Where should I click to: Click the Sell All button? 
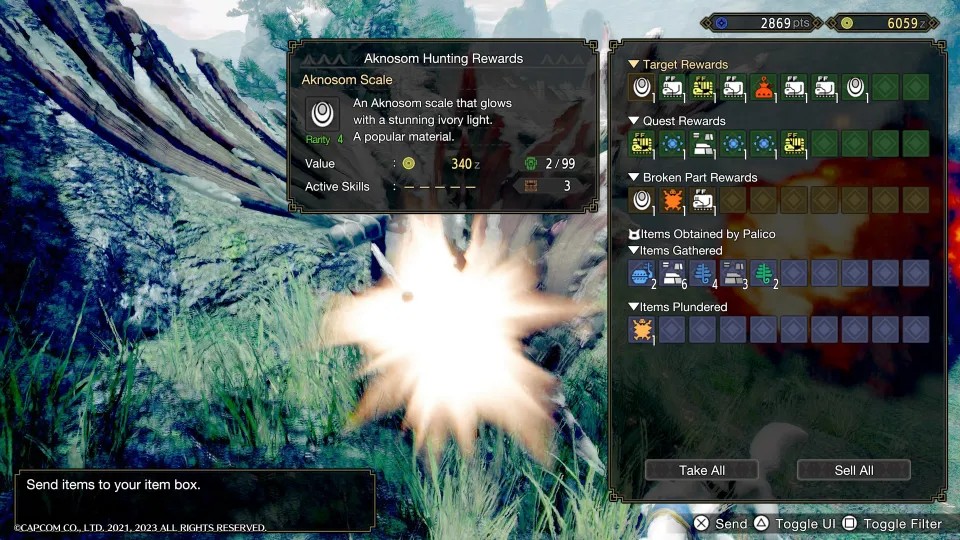[853, 470]
